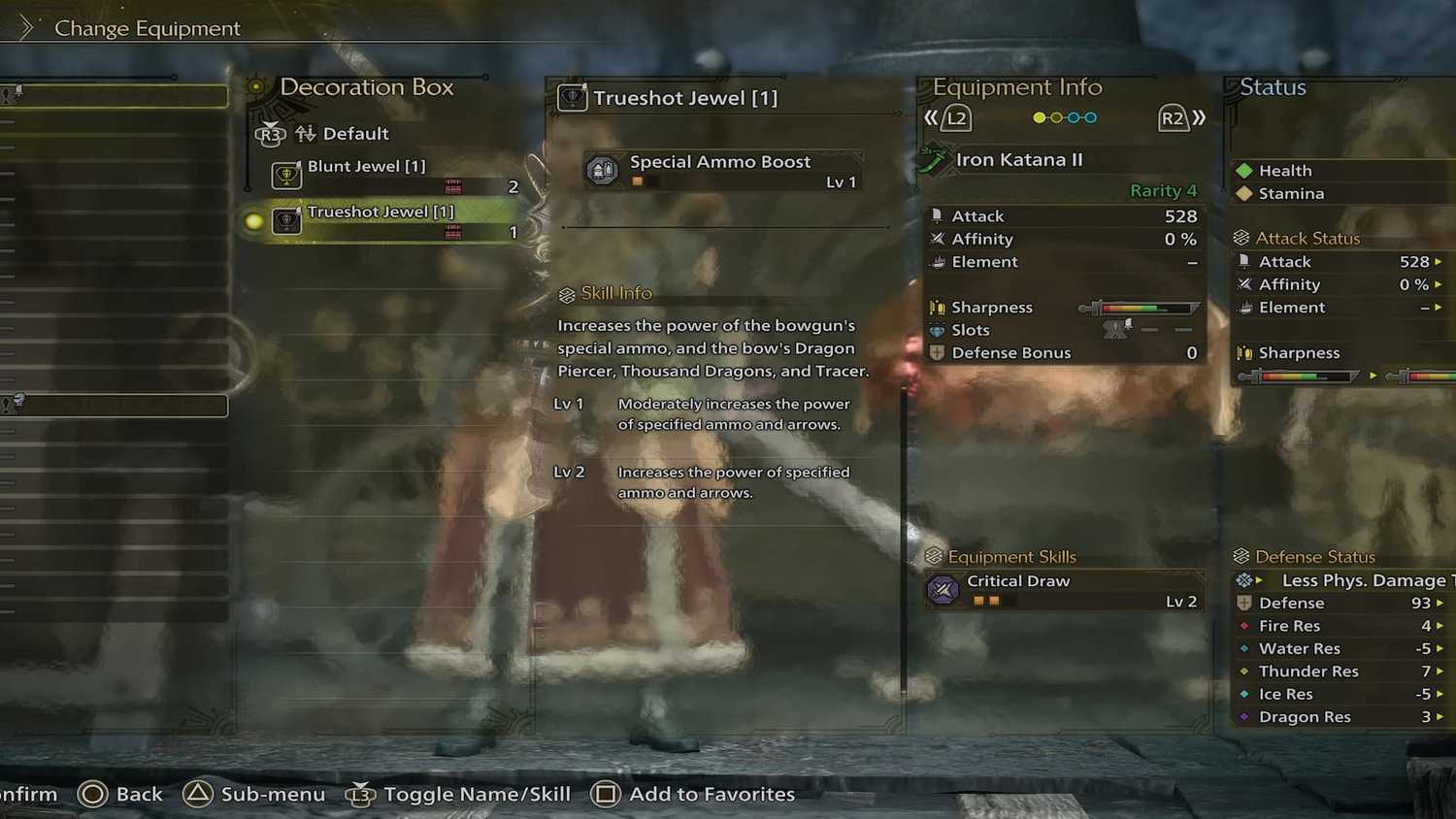The image size is (1456, 819).
Task: Click the Fire Res element icon
Action: [1246, 626]
